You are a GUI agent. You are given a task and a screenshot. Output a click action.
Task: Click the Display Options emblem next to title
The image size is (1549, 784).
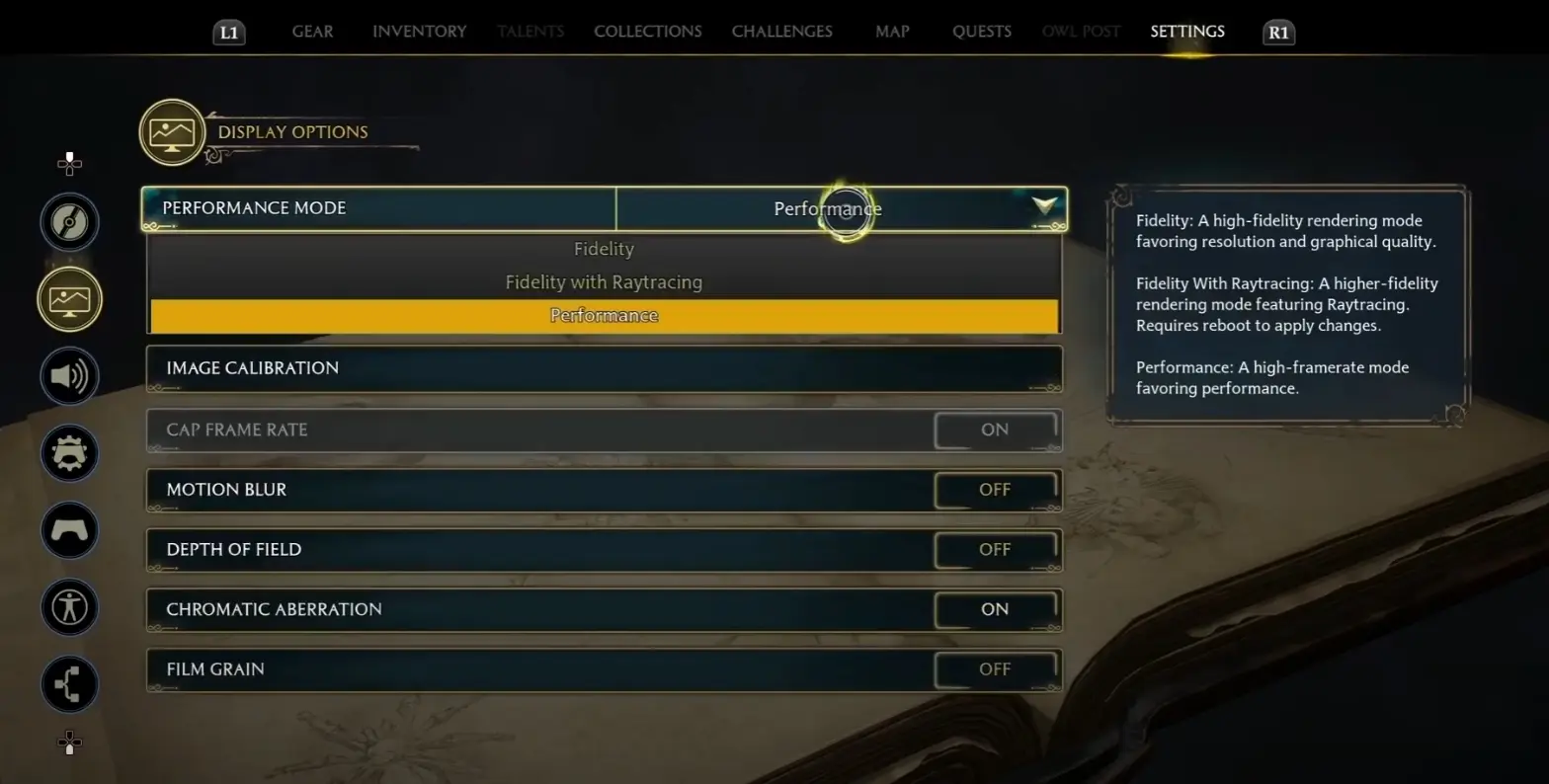172,131
